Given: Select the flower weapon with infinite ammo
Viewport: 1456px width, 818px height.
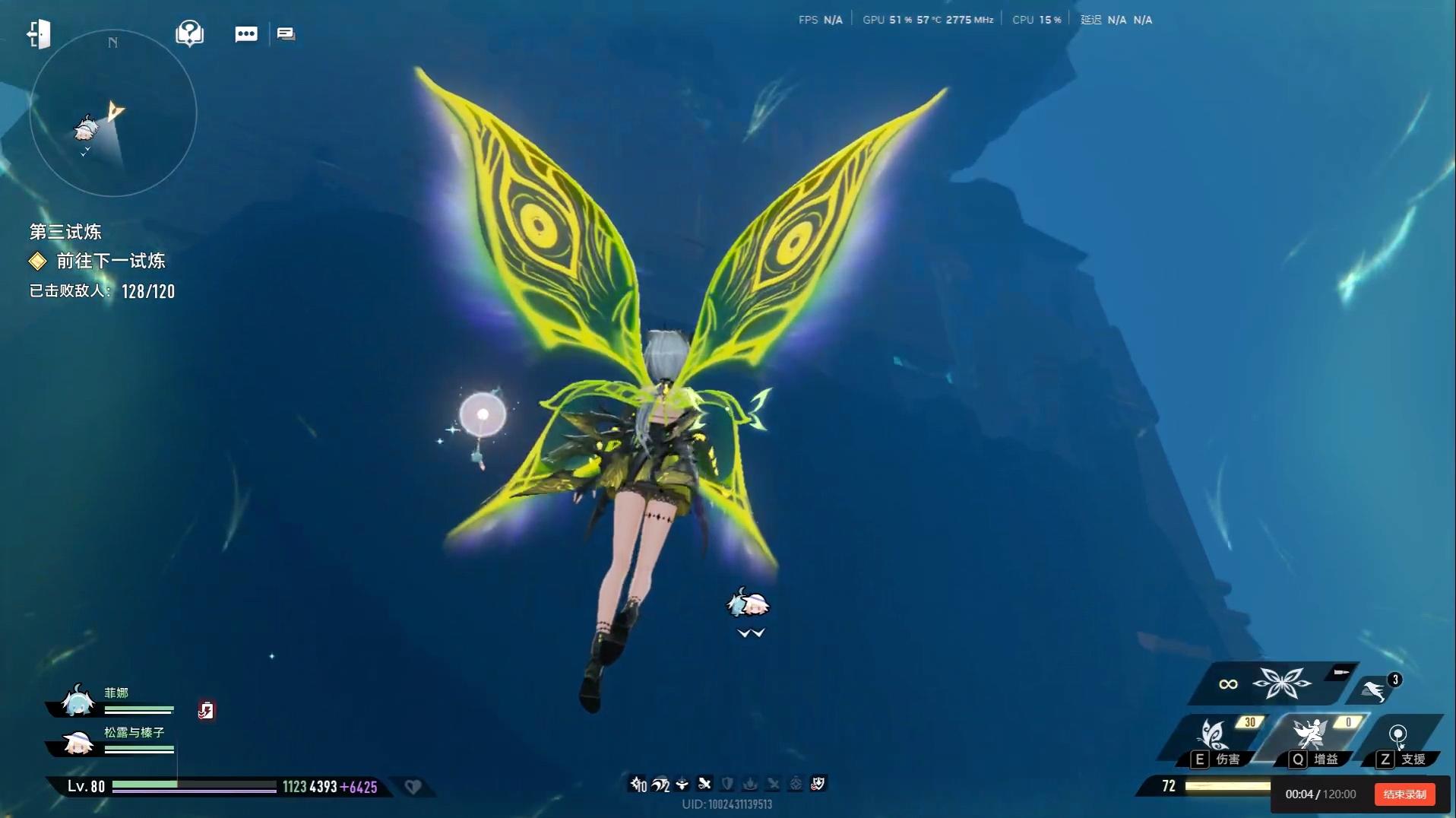Looking at the screenshot, I should 1281,683.
